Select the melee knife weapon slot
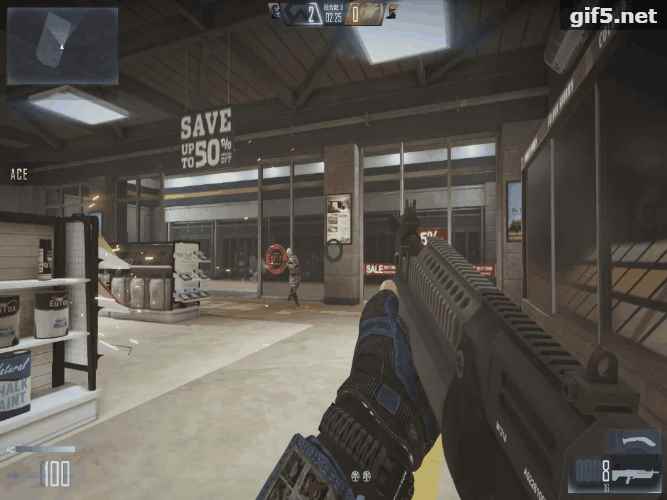667x500 pixels. point(635,441)
